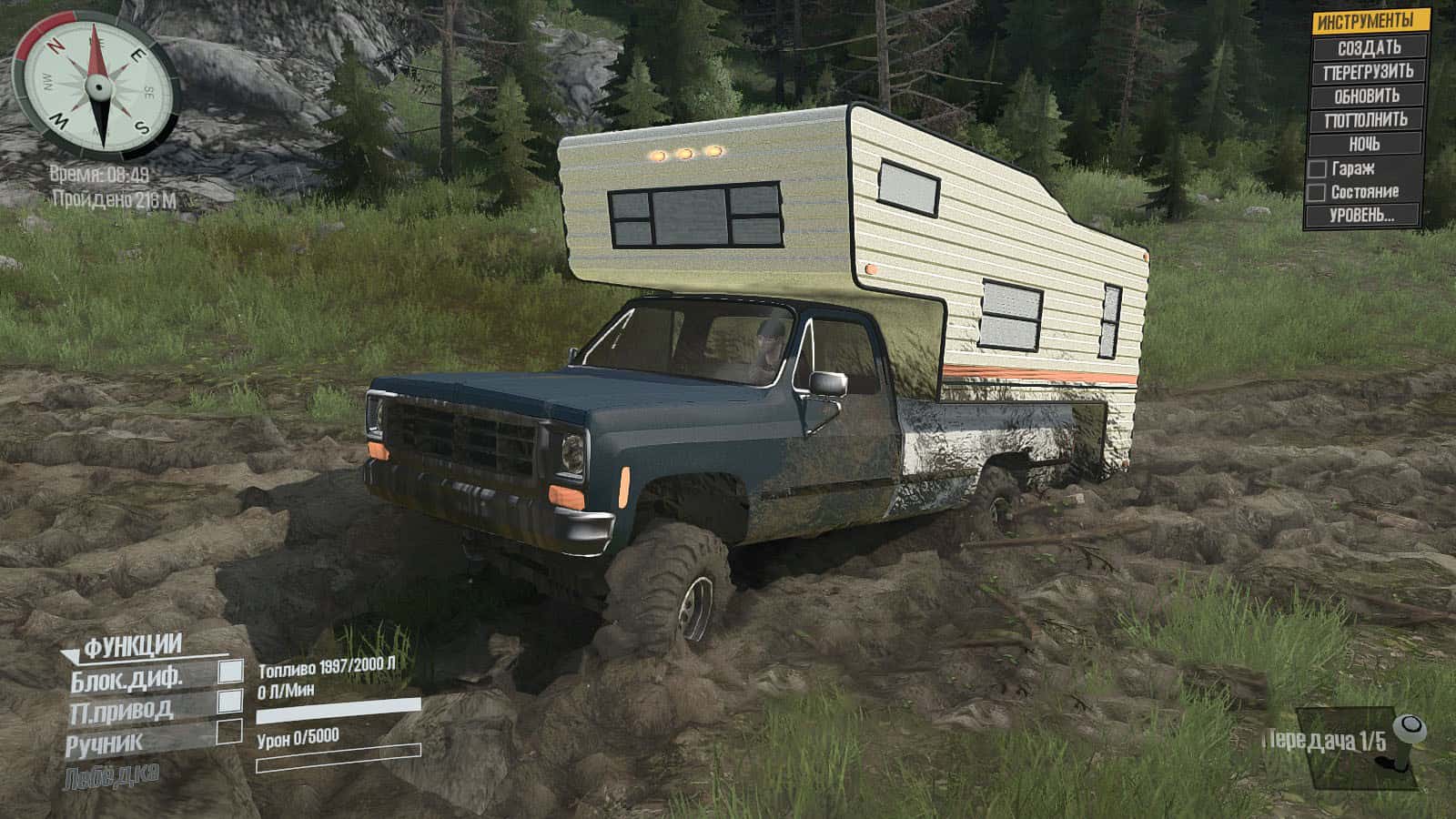Toggle the П.привод all-wheel drive checkbox
1456x819 pixels.
230,701
